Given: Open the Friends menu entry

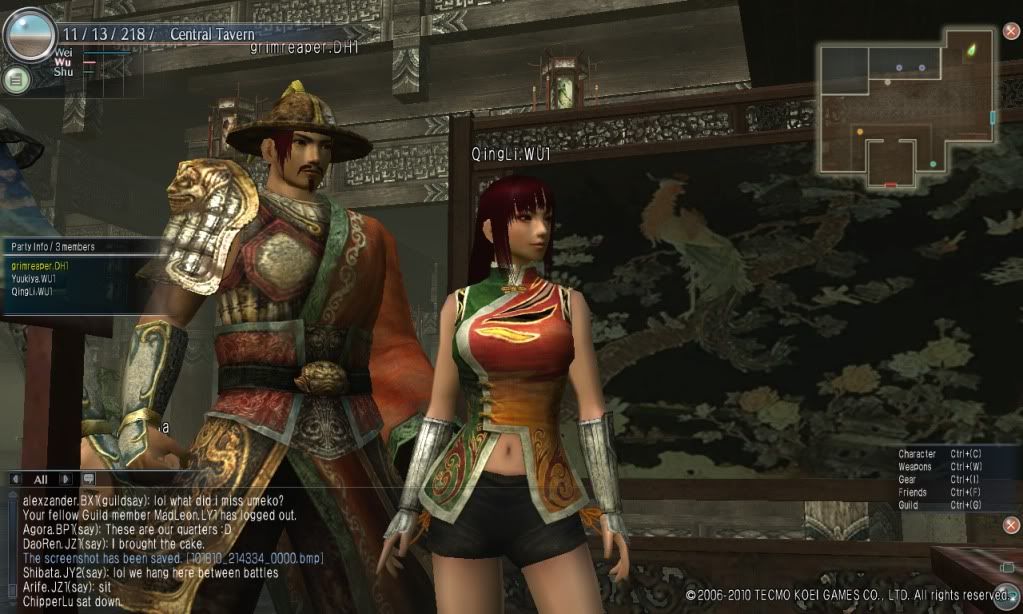Looking at the screenshot, I should coord(912,493).
